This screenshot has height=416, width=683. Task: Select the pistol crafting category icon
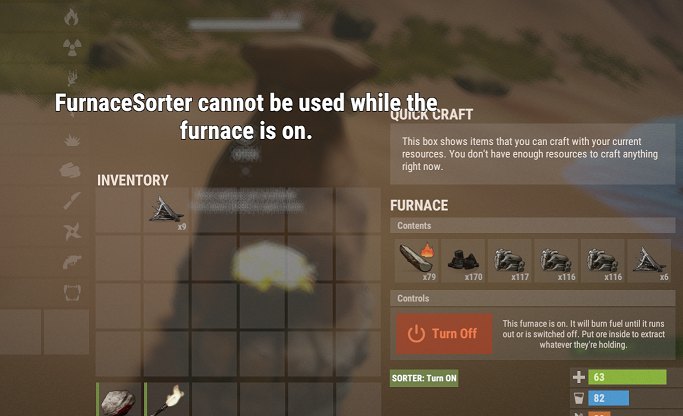tap(71, 262)
